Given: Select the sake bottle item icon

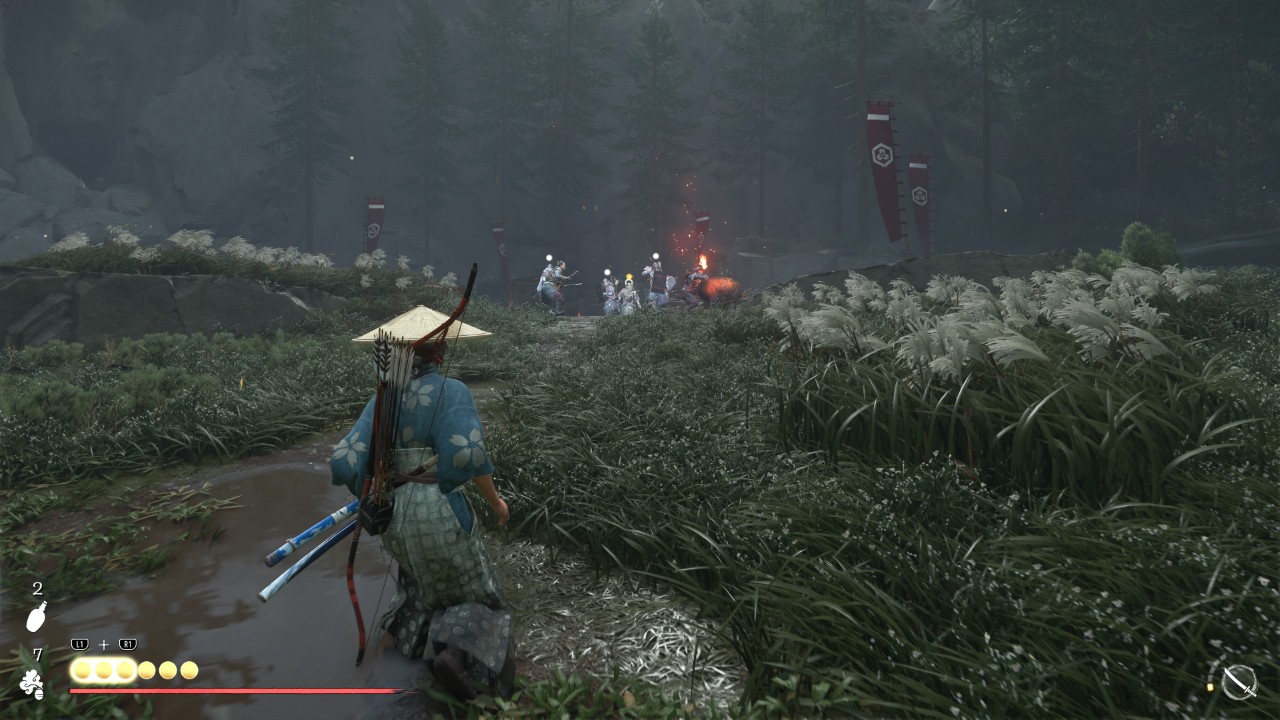Looking at the screenshot, I should coord(36,617).
